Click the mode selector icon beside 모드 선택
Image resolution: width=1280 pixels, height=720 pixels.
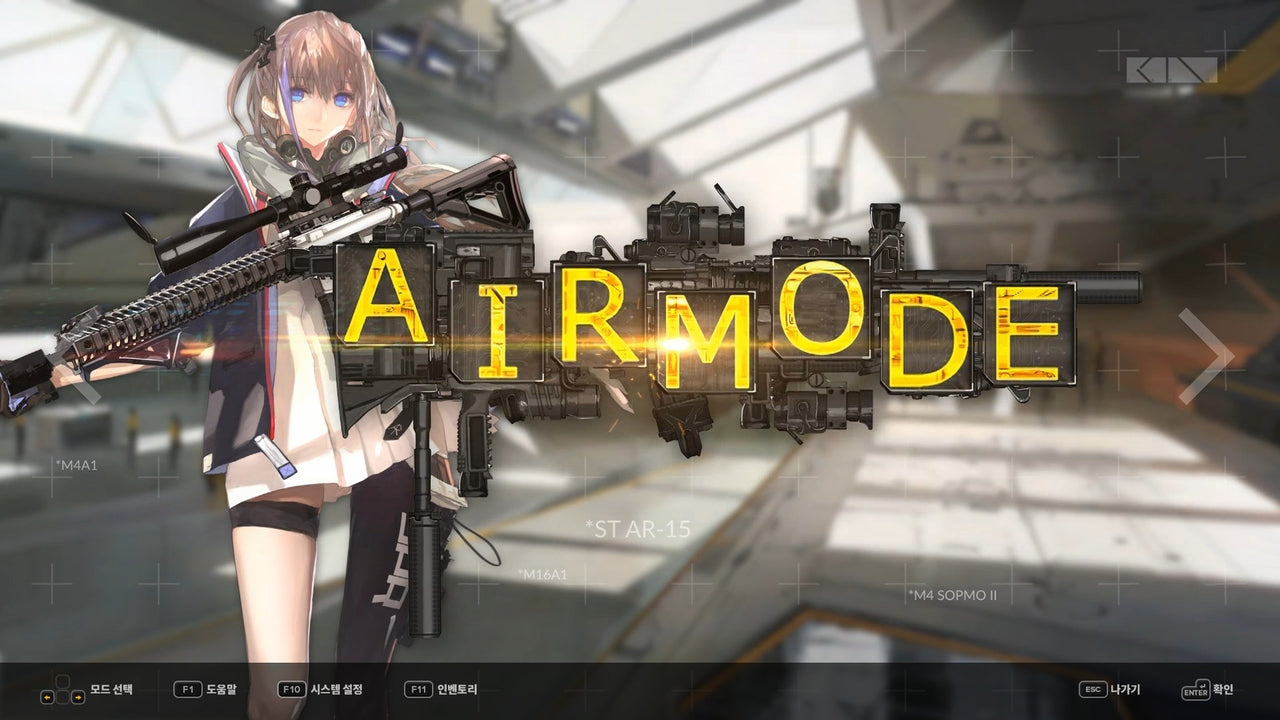pyautogui.click(x=62, y=690)
